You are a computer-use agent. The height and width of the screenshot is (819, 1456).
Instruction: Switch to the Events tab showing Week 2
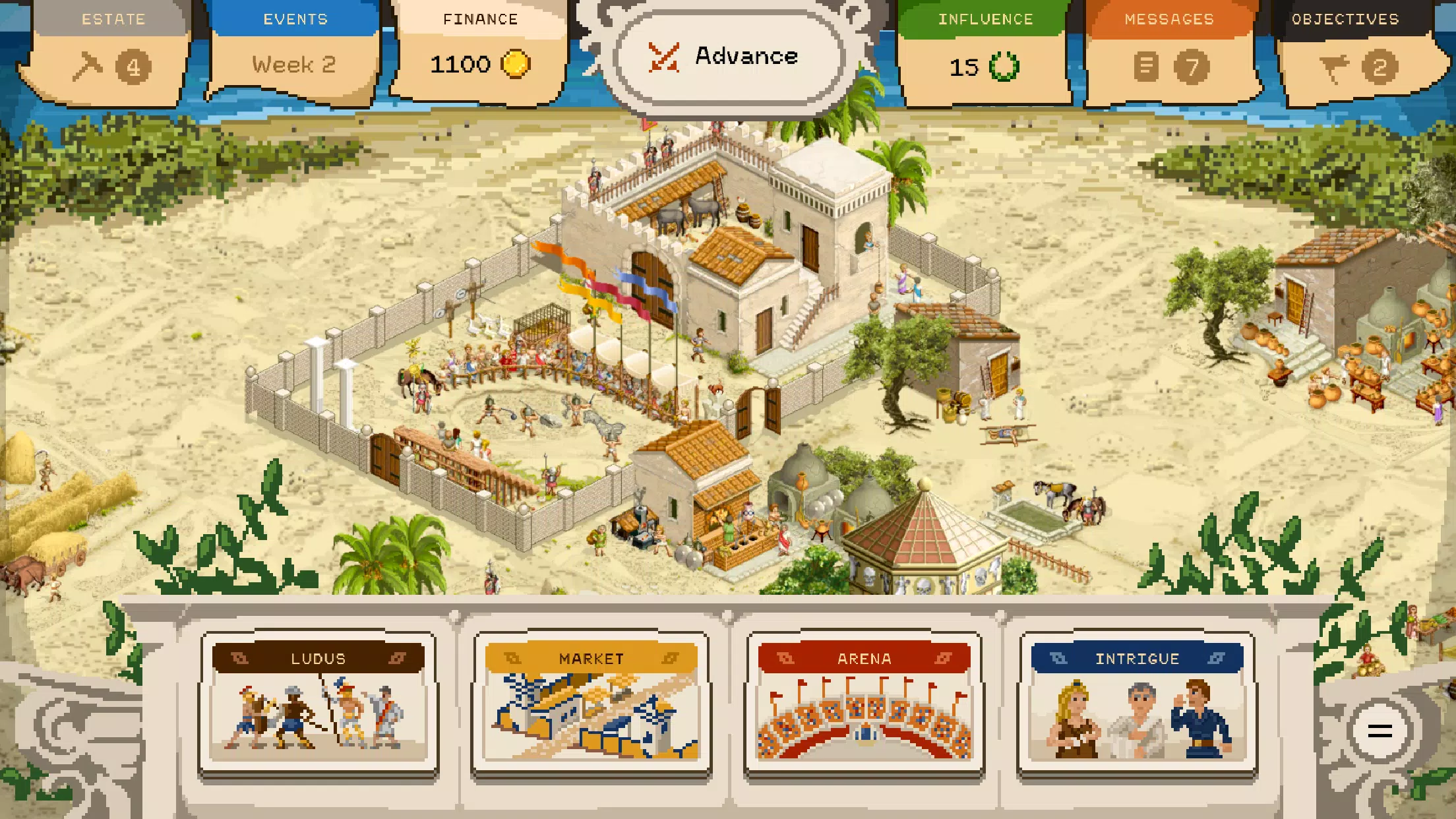tap(295, 46)
